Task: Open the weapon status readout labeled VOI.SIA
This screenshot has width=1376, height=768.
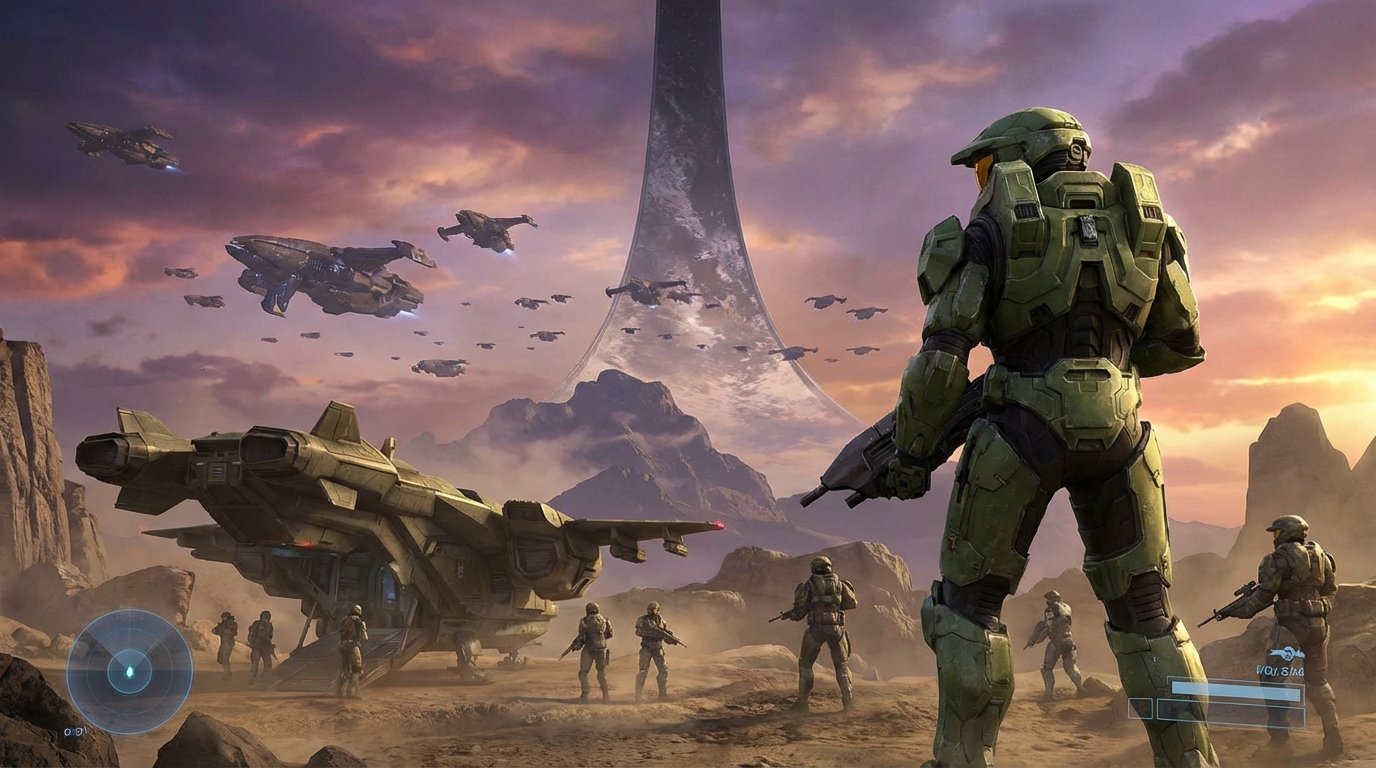Action: 1279,668
